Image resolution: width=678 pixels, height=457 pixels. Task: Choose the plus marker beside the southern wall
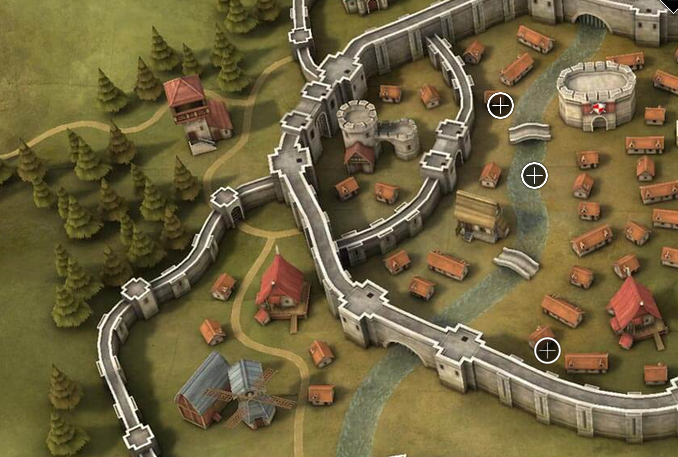(546, 350)
